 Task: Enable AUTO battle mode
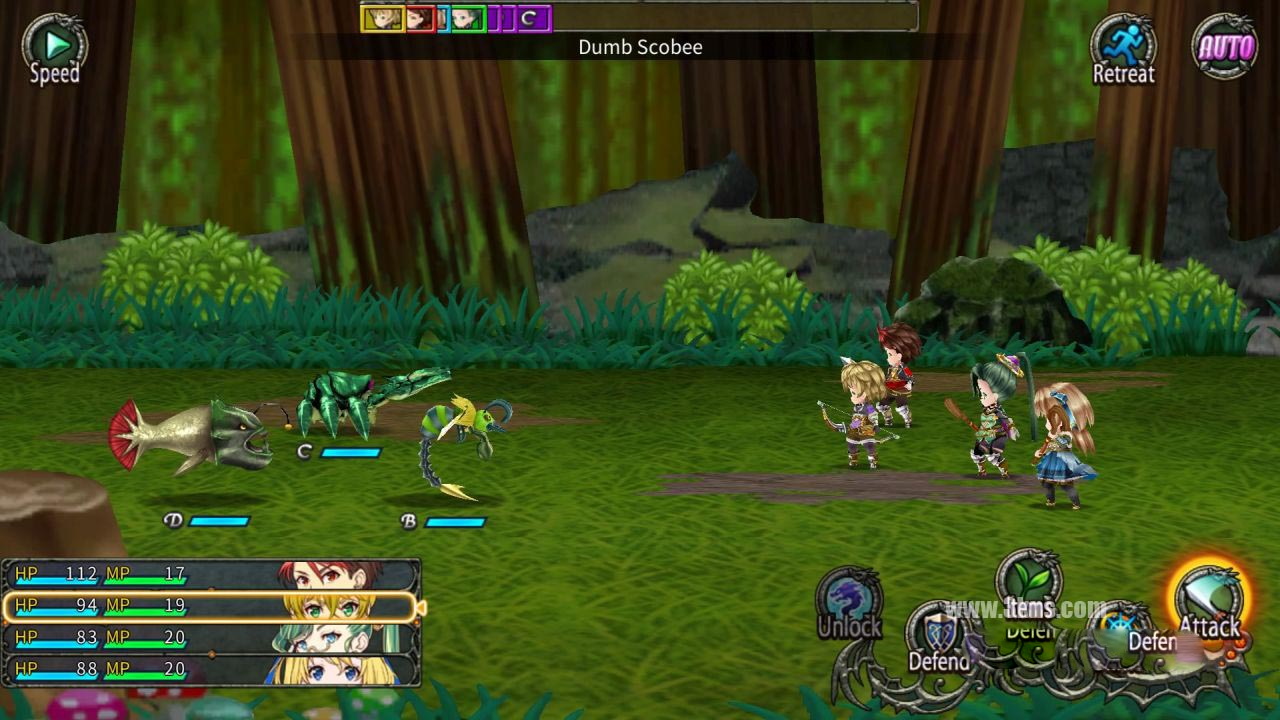tap(1225, 47)
